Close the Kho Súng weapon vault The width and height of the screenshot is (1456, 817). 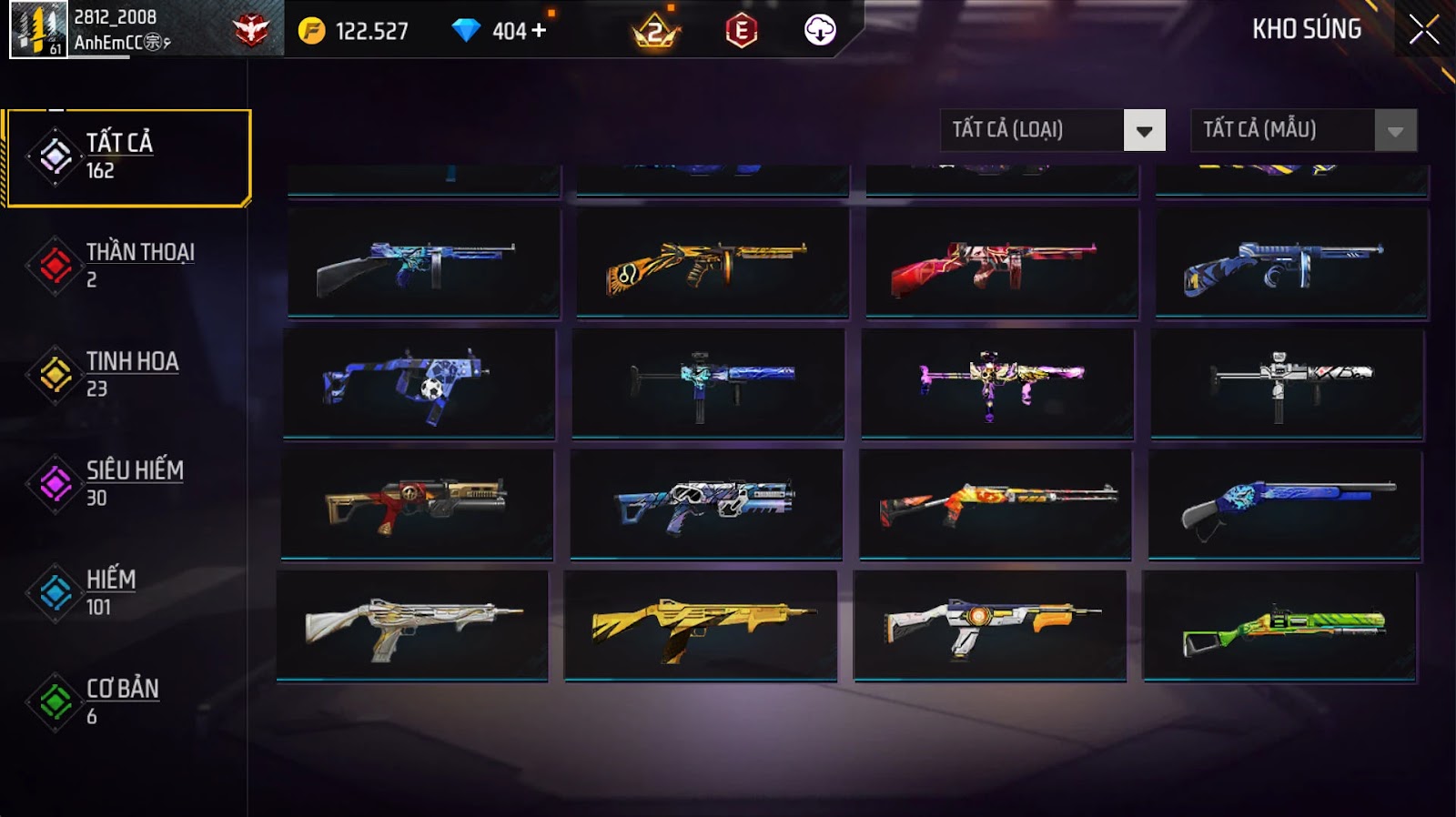[x=1423, y=30]
